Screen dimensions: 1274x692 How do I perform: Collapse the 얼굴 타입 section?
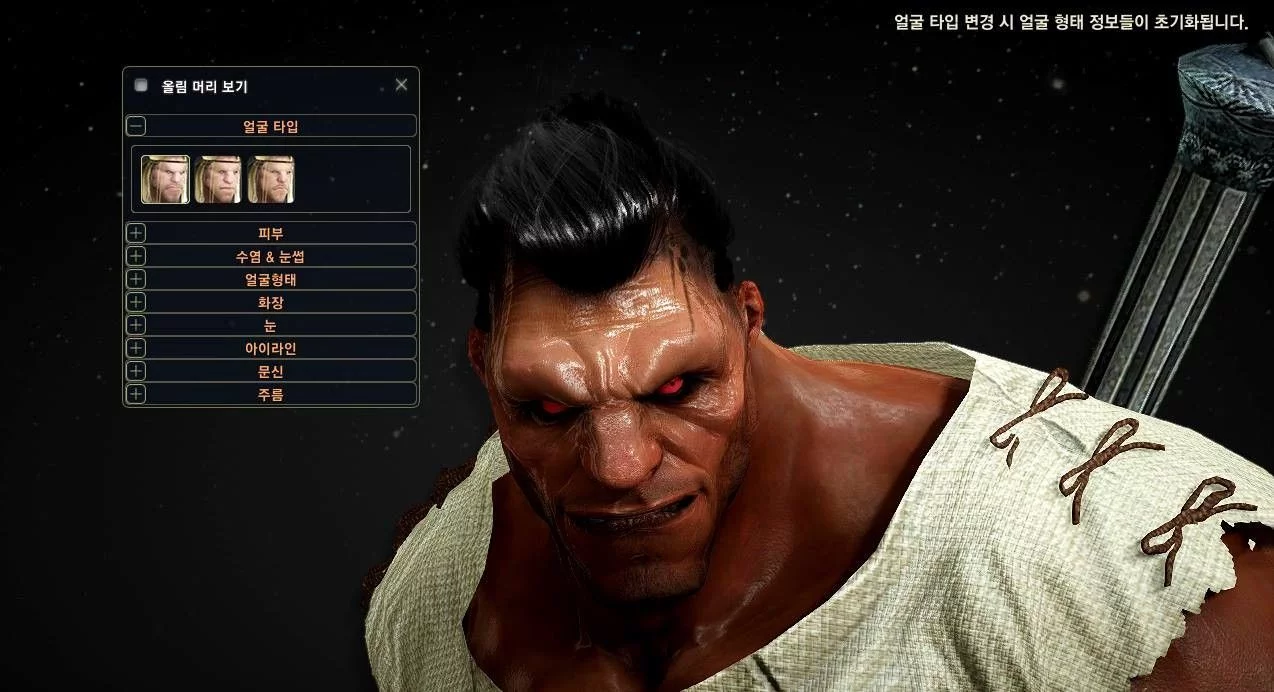click(136, 126)
